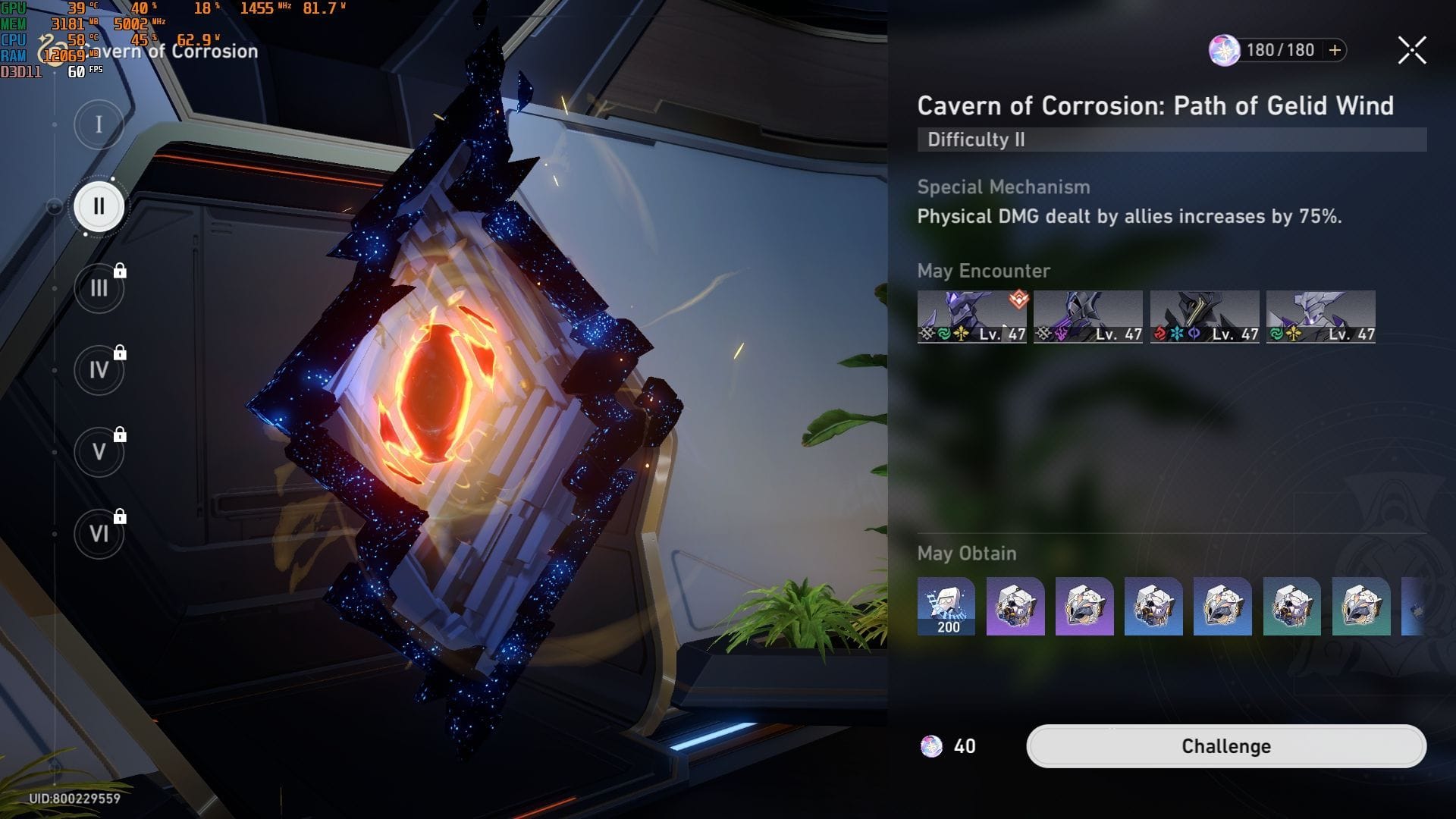Click the wind weakness icon under the first enemy
Image resolution: width=1456 pixels, height=819 pixels.
point(943,334)
